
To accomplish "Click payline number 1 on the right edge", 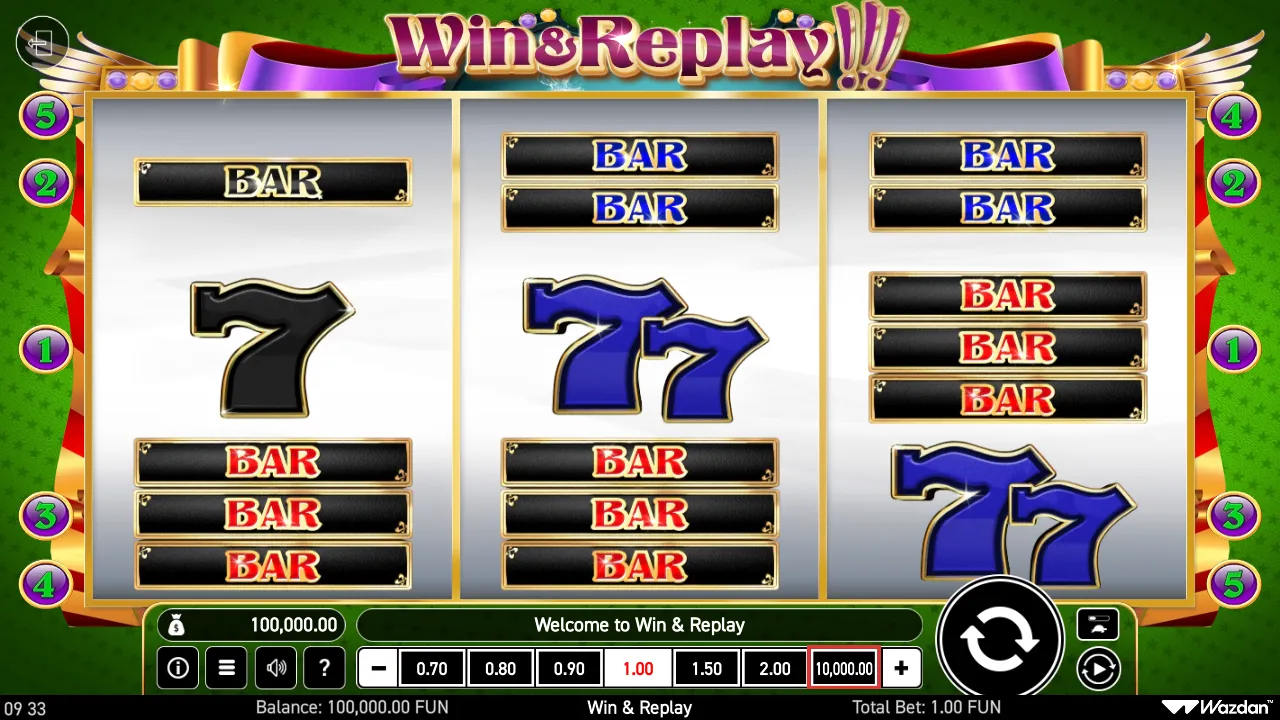I will (1233, 349).
